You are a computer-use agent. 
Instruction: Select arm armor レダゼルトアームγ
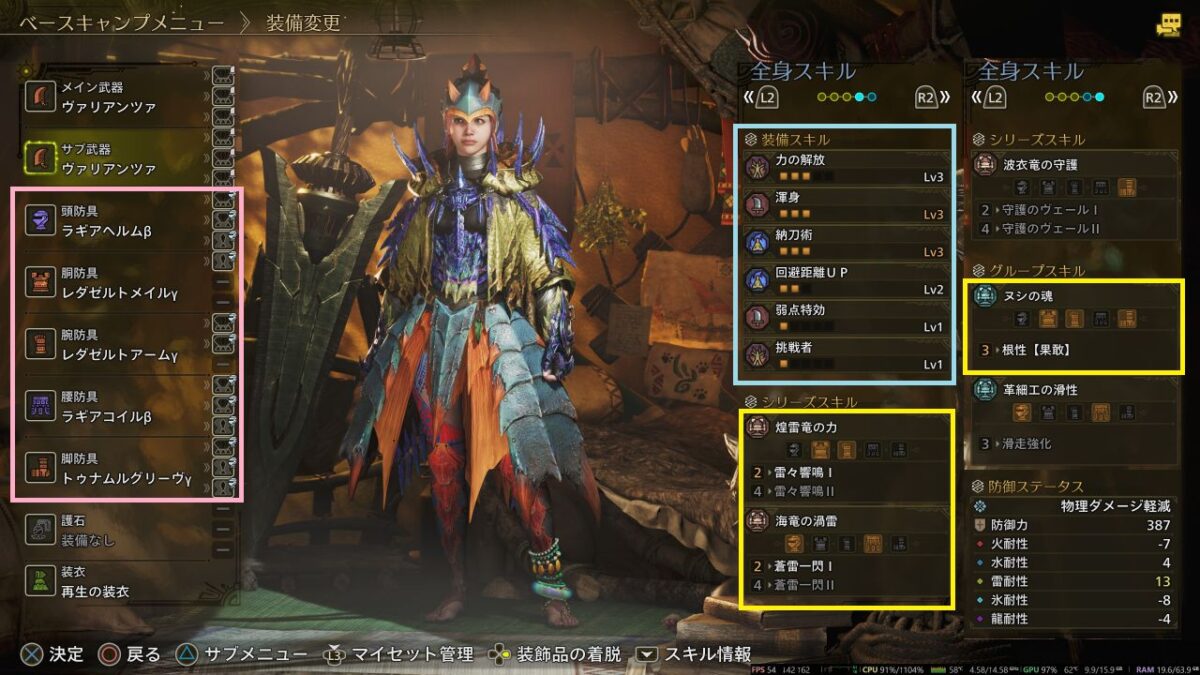pyautogui.click(x=117, y=345)
